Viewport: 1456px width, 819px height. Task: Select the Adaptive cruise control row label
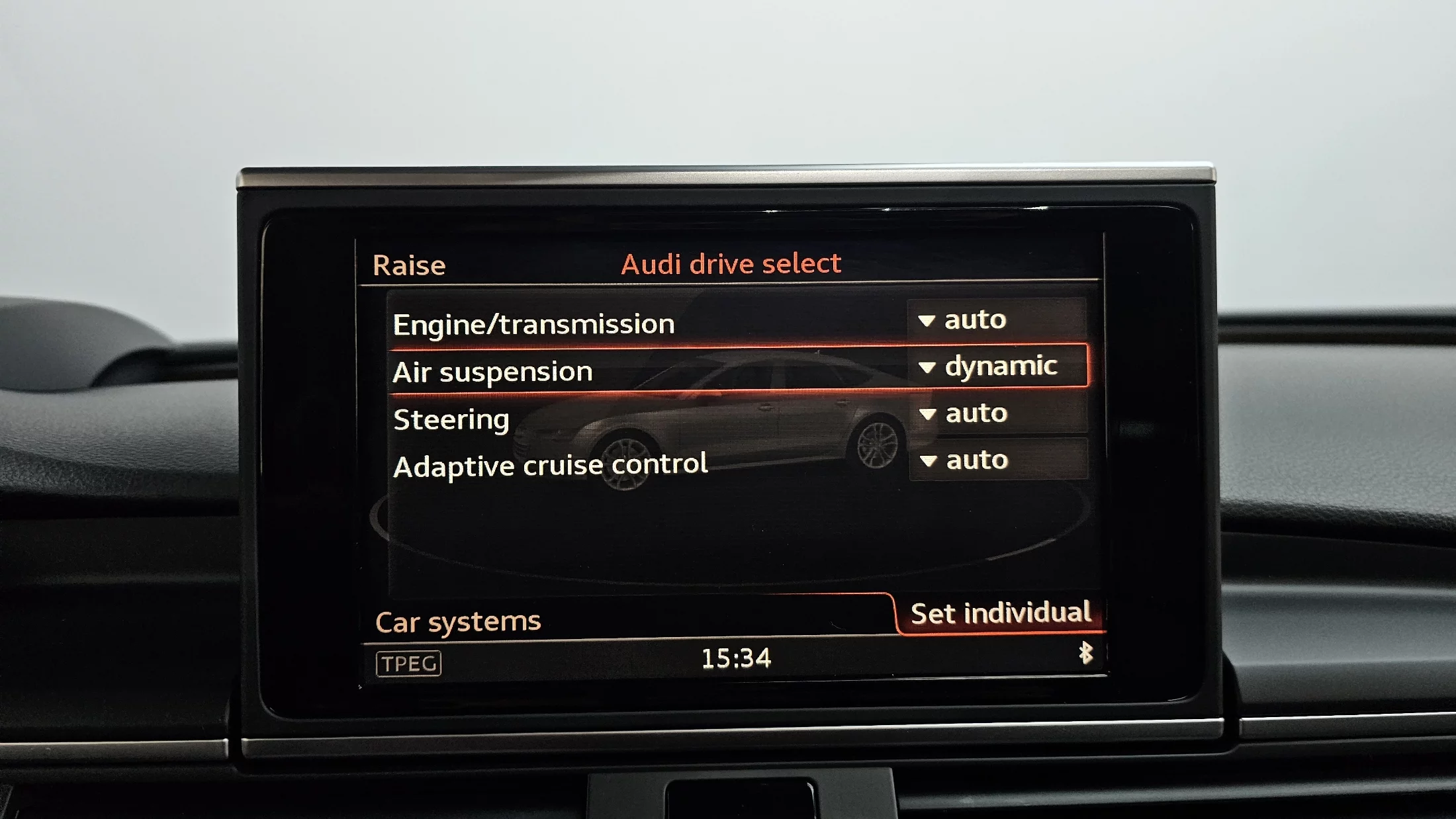(x=550, y=465)
